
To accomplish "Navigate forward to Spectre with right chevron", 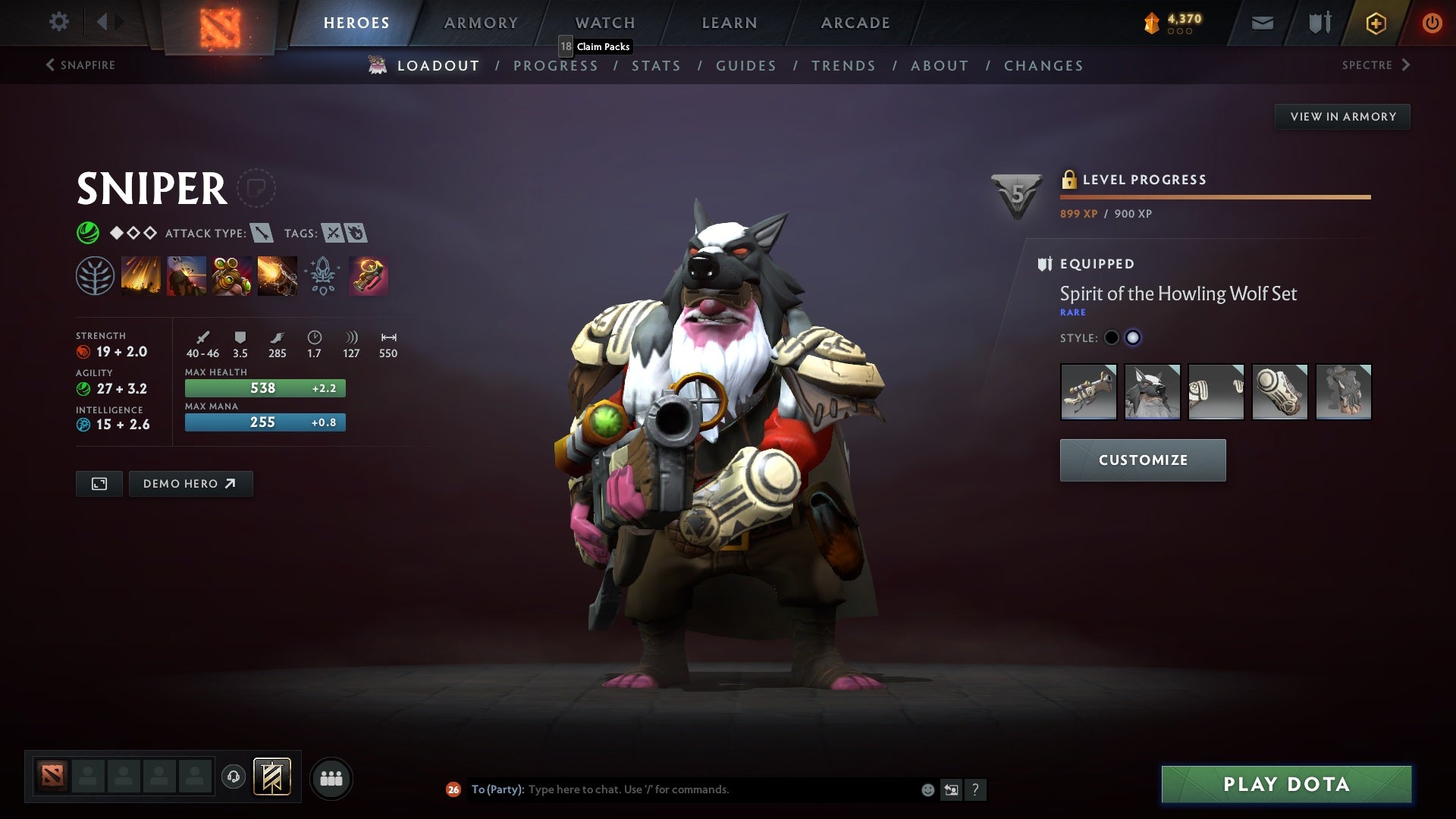I will click(1408, 65).
